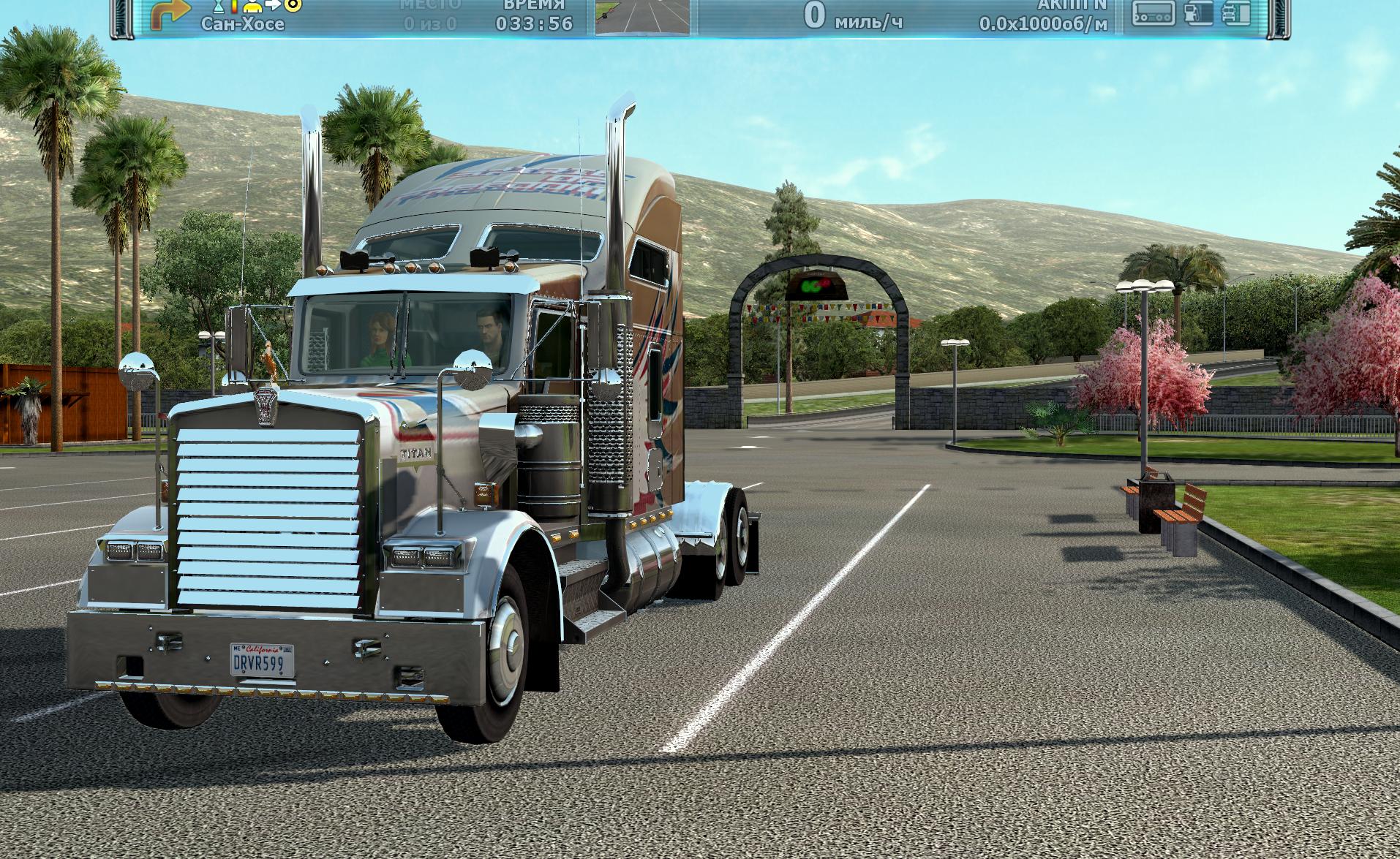Select the yellow driver status icon
This screenshot has height=859, width=1400.
(x=254, y=7)
